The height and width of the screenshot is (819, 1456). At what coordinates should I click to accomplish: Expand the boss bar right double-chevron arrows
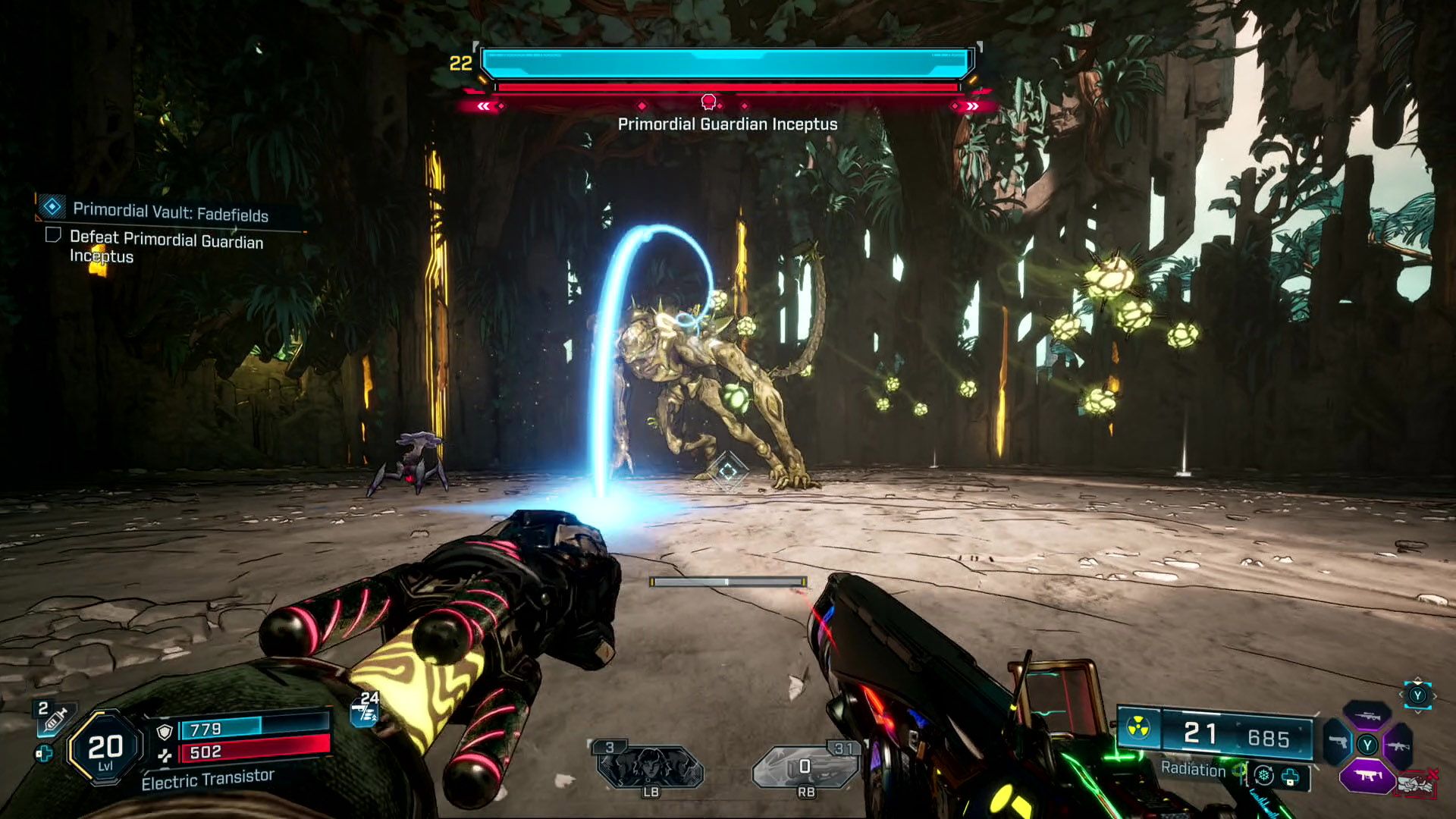(x=973, y=107)
